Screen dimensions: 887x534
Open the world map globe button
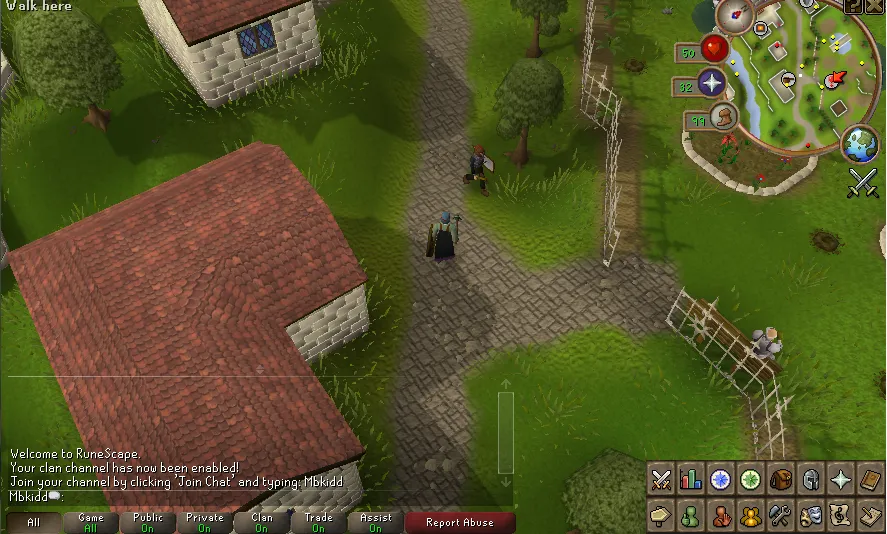[x=859, y=144]
